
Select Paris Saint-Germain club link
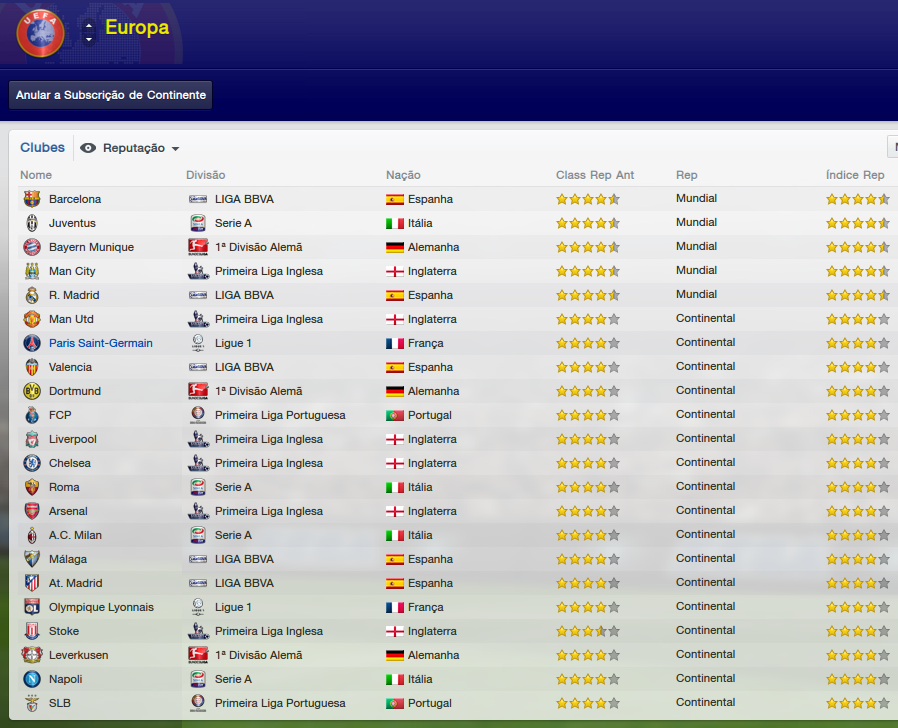(x=101, y=343)
